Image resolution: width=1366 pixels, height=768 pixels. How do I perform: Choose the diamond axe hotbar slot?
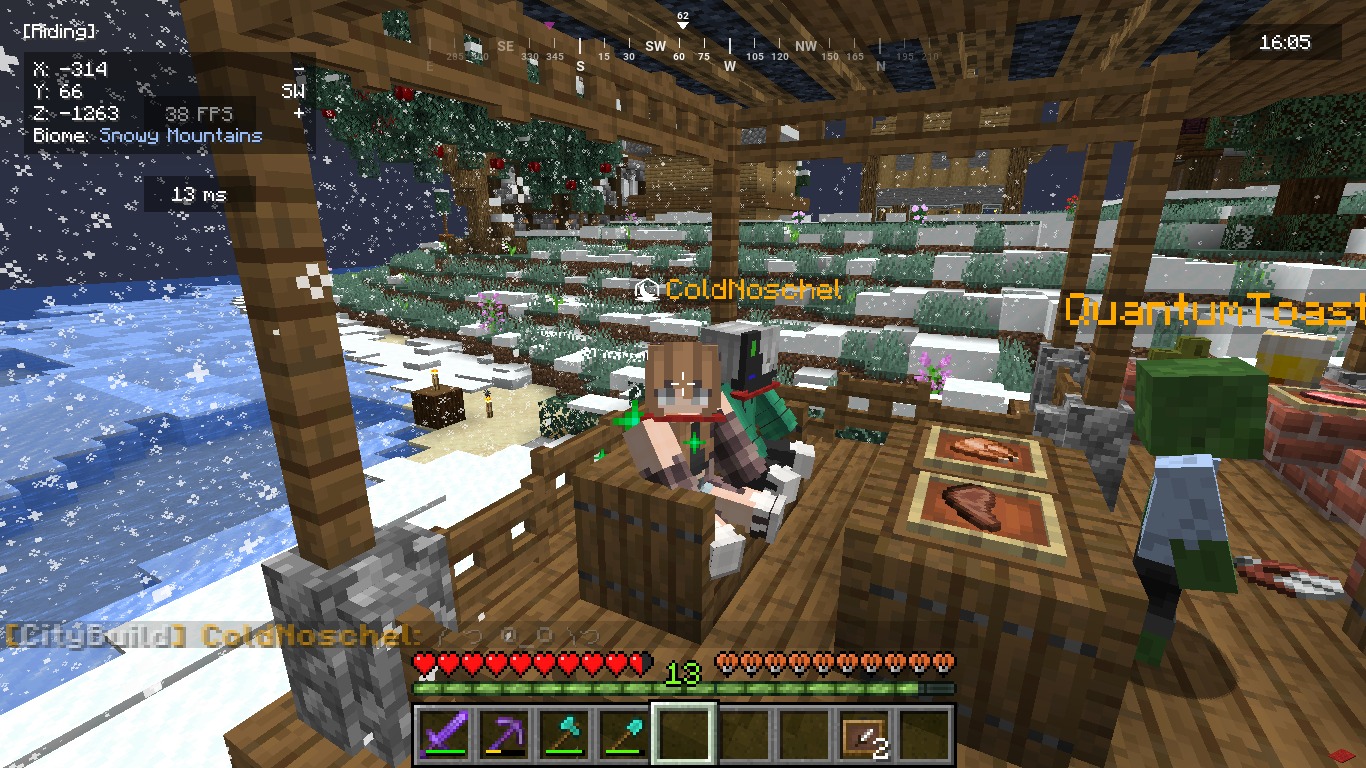tap(564, 735)
